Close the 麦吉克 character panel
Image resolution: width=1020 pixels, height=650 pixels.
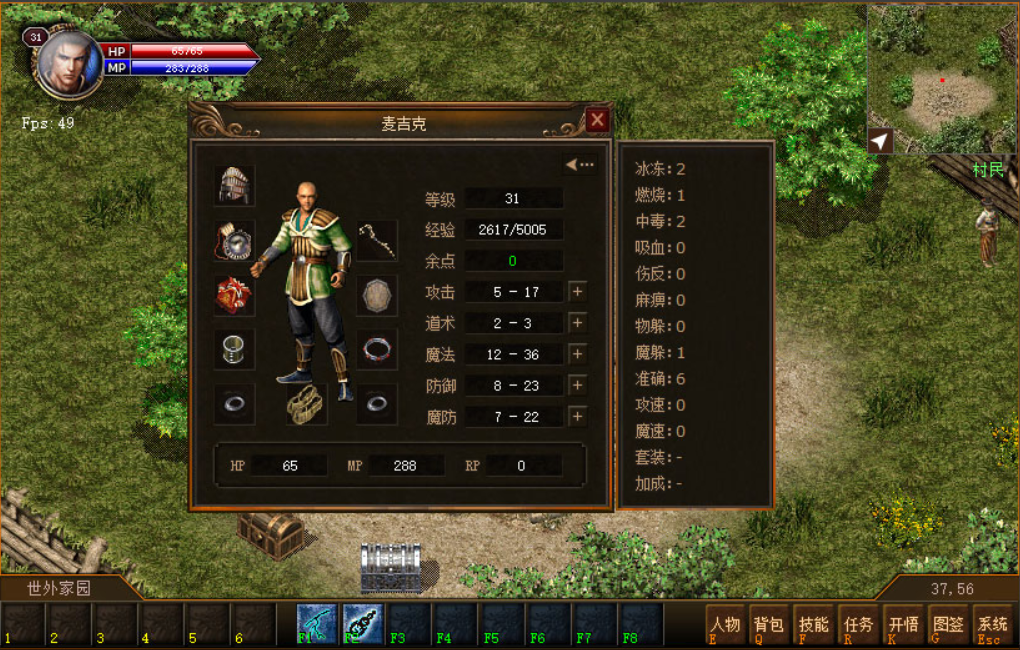[x=597, y=121]
